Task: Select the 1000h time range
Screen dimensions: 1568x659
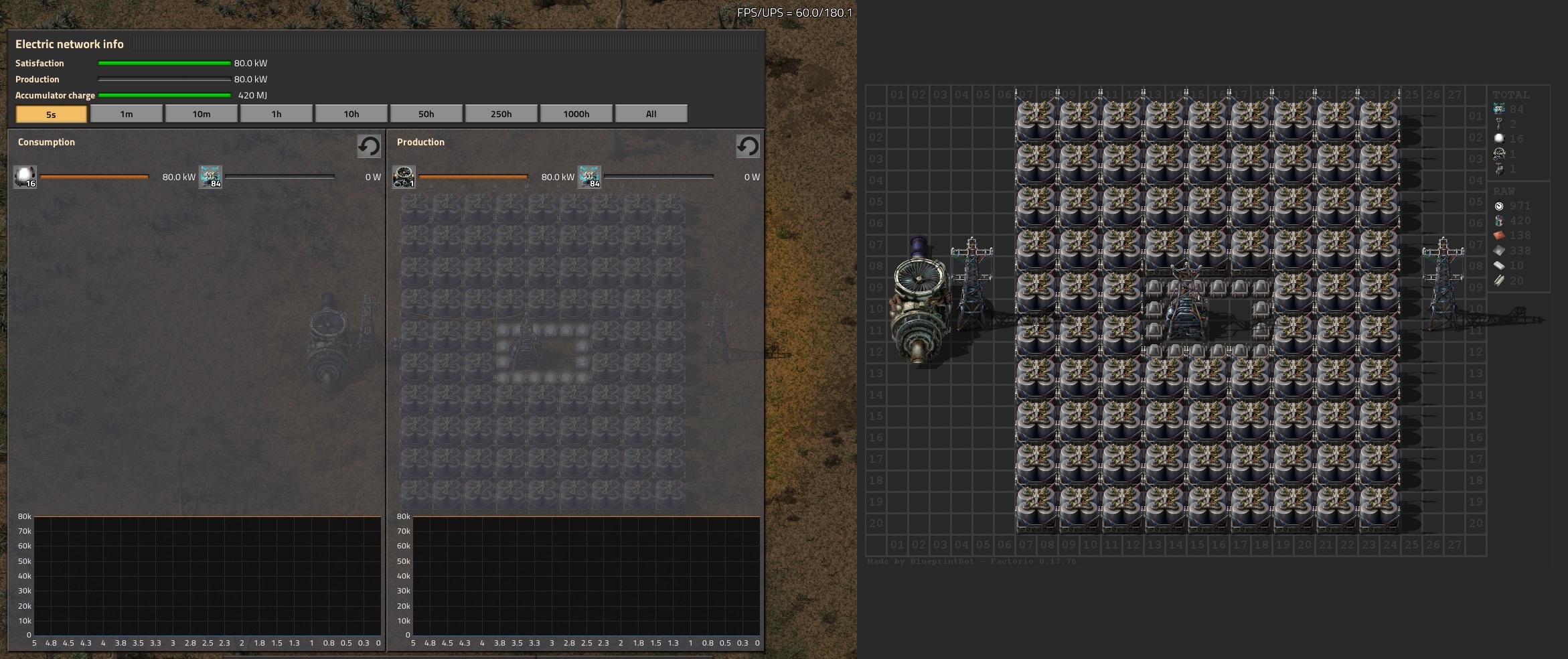Action: tap(576, 115)
